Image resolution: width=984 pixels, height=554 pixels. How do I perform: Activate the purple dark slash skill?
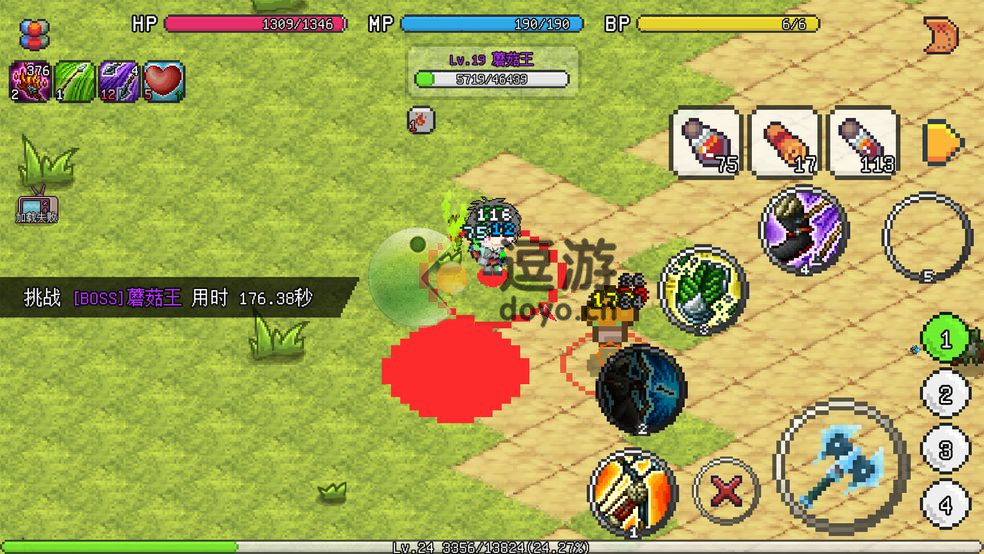(x=803, y=231)
